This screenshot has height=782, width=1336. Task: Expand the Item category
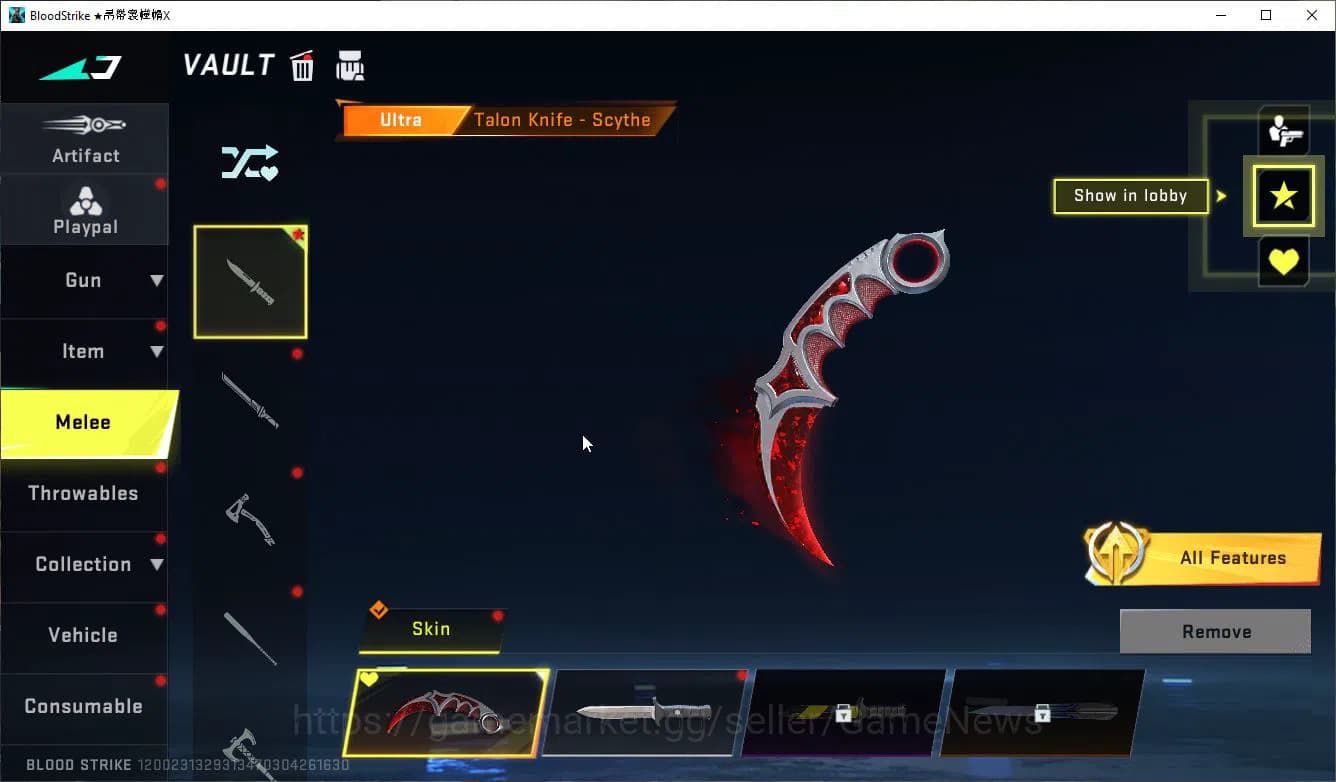[x=85, y=351]
